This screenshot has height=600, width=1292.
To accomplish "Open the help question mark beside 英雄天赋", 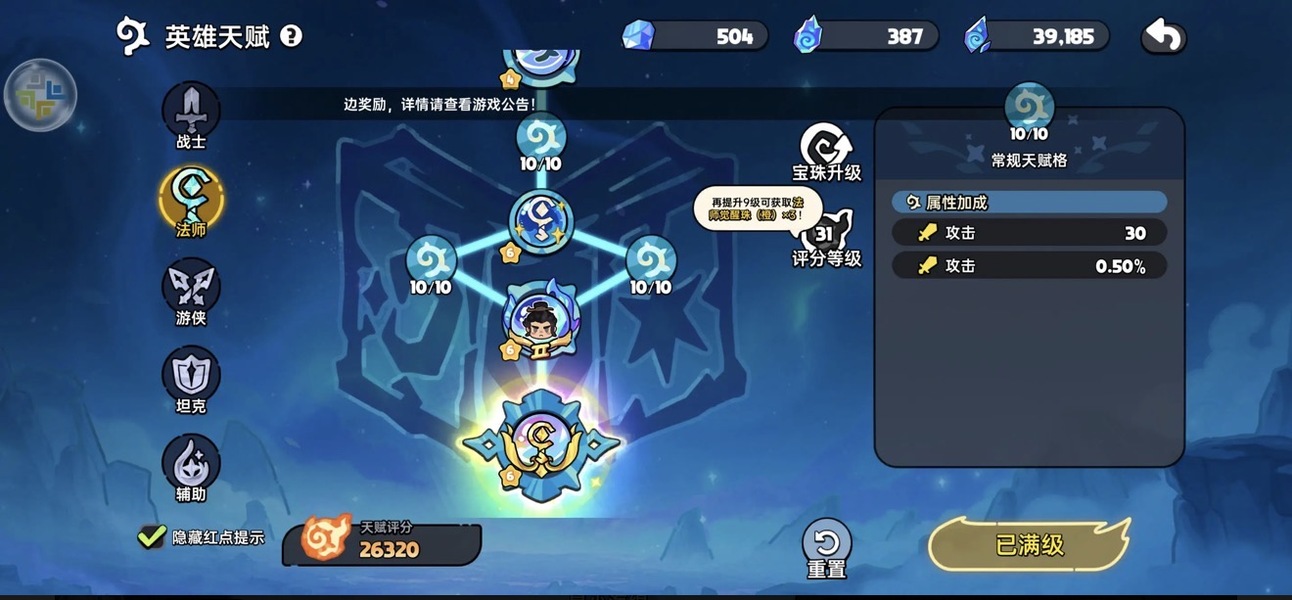I will point(291,37).
